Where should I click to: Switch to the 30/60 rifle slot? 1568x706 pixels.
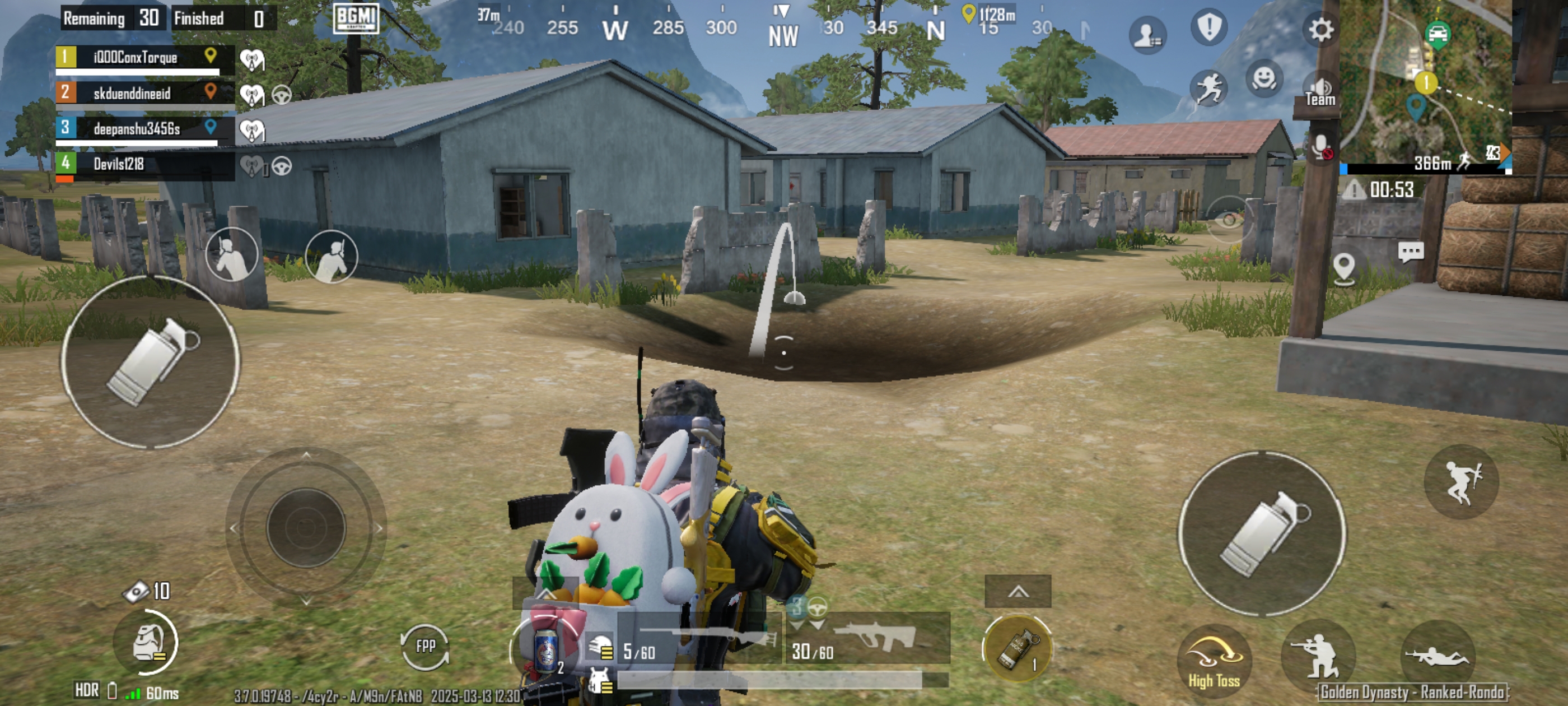point(868,640)
